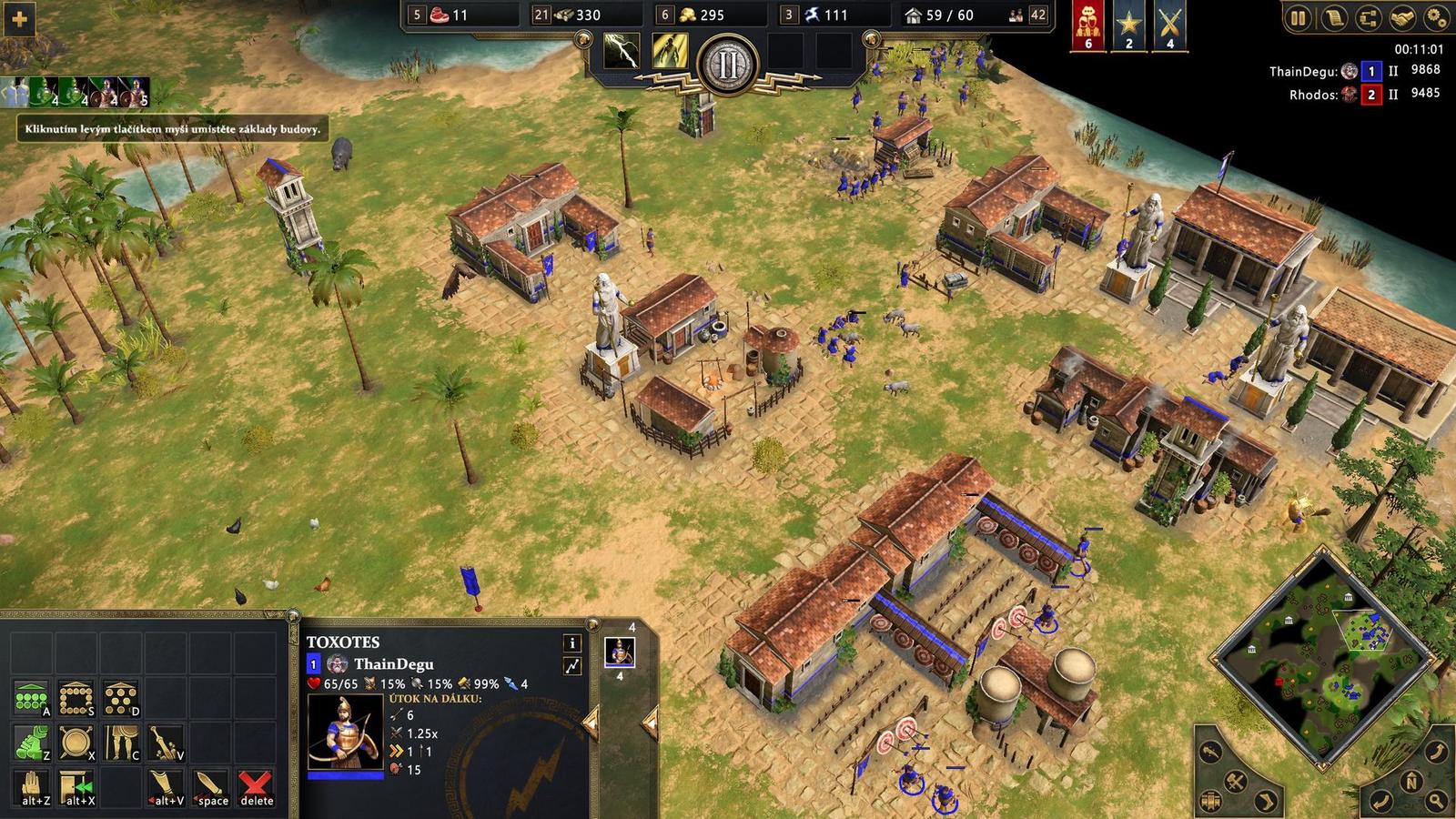Viewport: 1456px width, 819px height.
Task: Enable aggressive stance (green Z icon)
Action: pyautogui.click(x=30, y=740)
